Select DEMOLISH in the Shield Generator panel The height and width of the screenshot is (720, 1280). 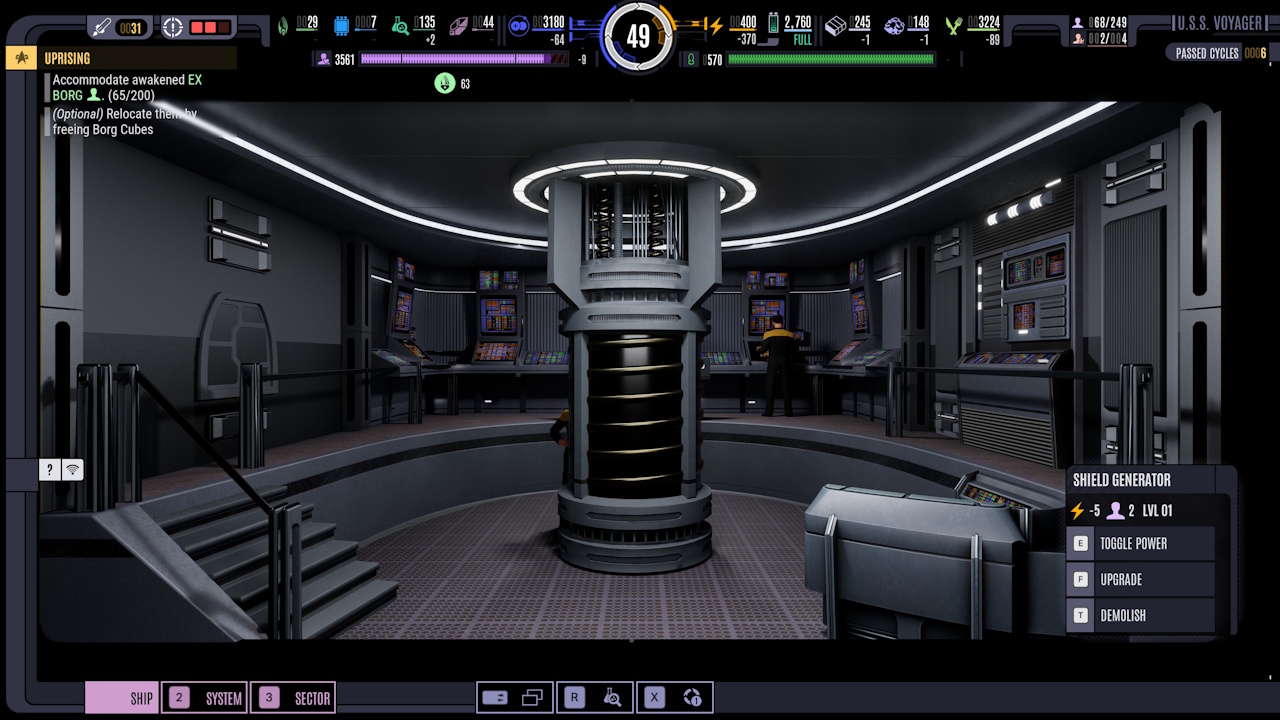pos(1140,615)
